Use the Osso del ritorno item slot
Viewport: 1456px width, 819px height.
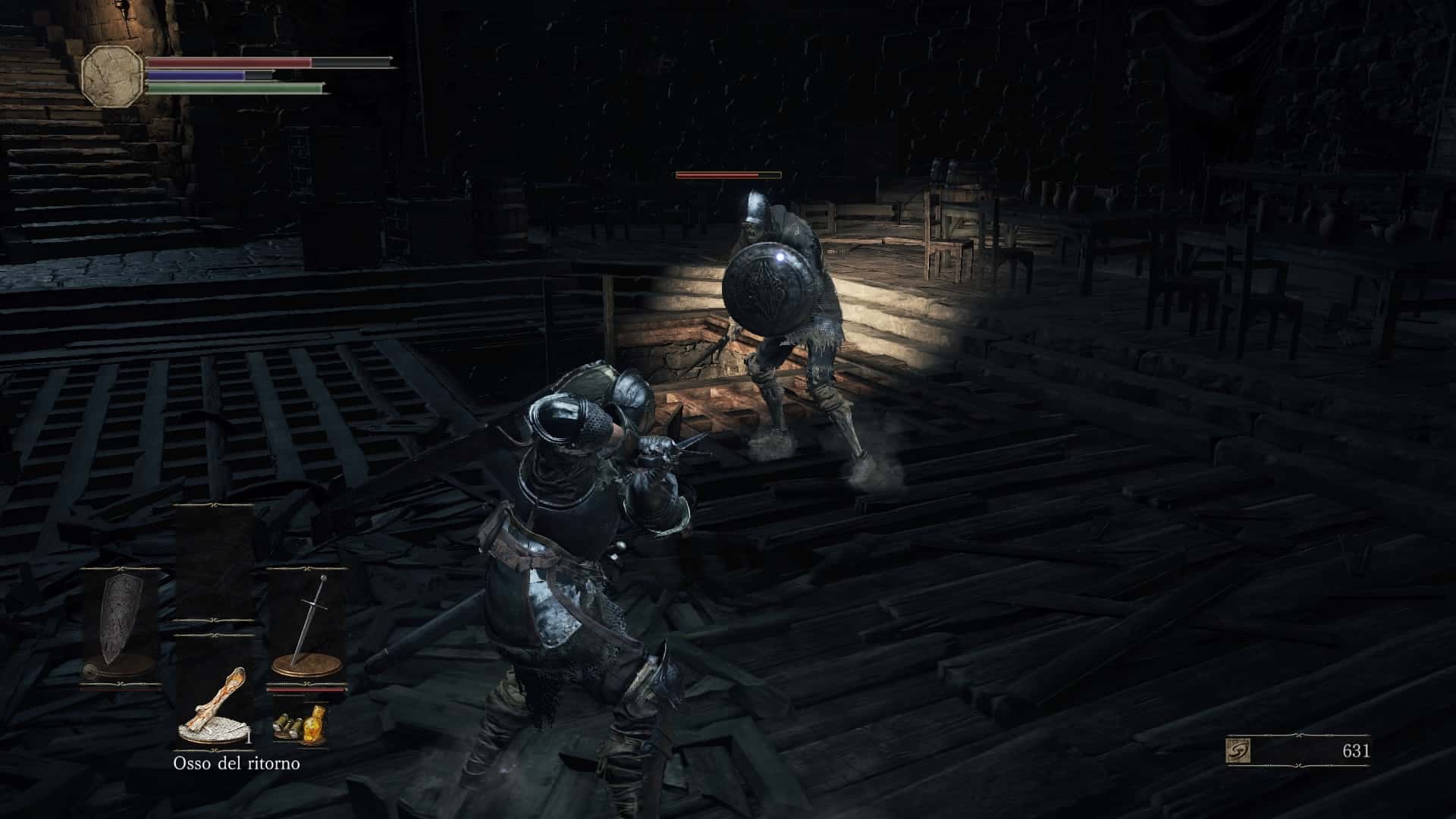point(215,703)
